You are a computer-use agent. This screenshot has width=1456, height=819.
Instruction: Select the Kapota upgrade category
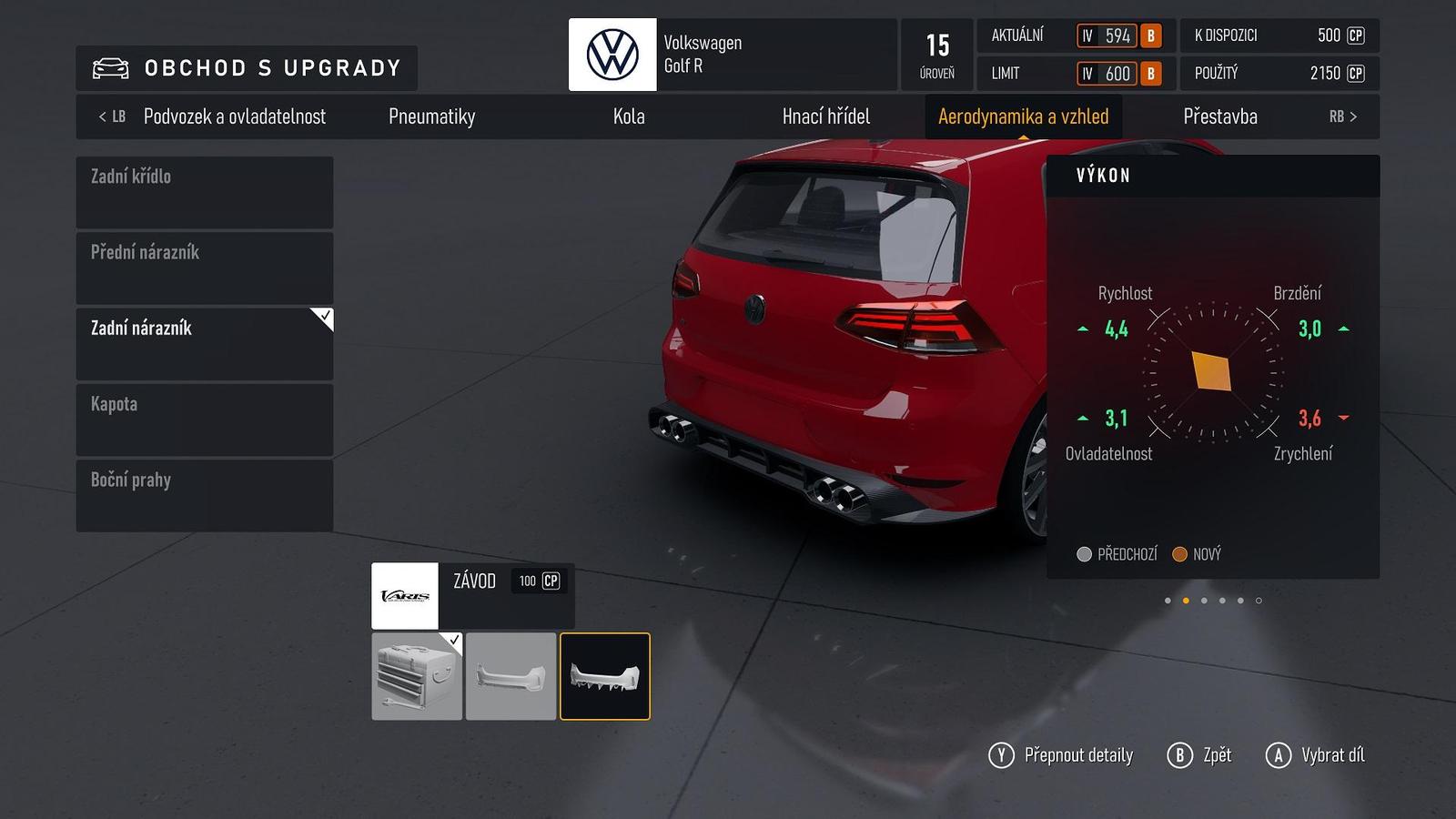[204, 420]
